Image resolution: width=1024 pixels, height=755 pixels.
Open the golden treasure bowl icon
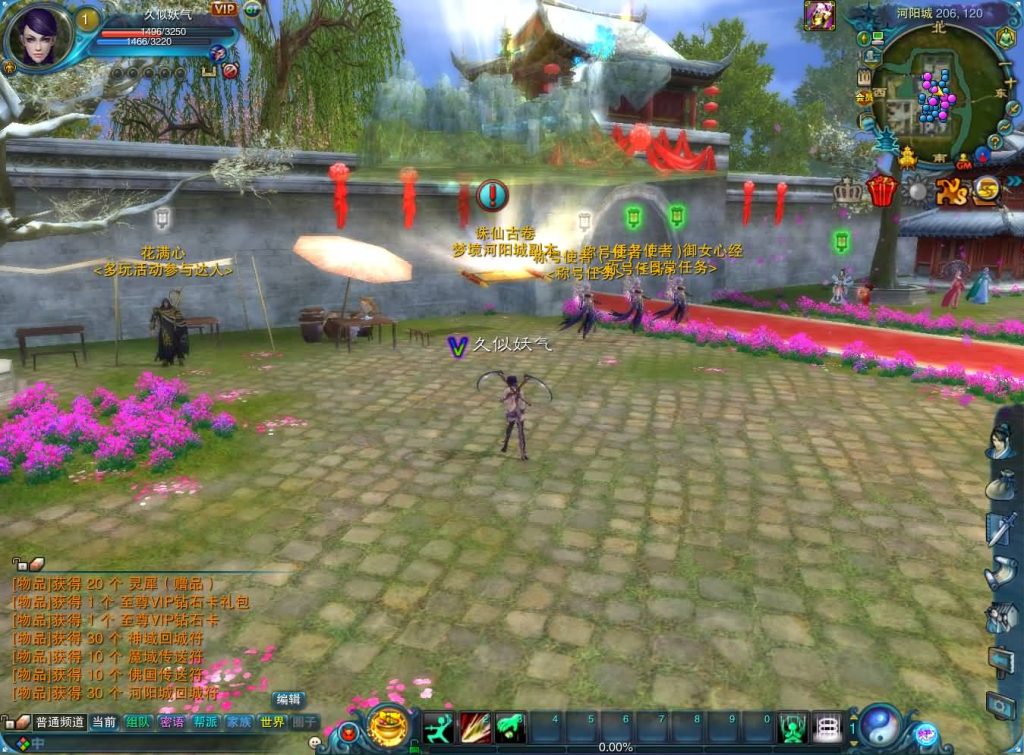[387, 727]
